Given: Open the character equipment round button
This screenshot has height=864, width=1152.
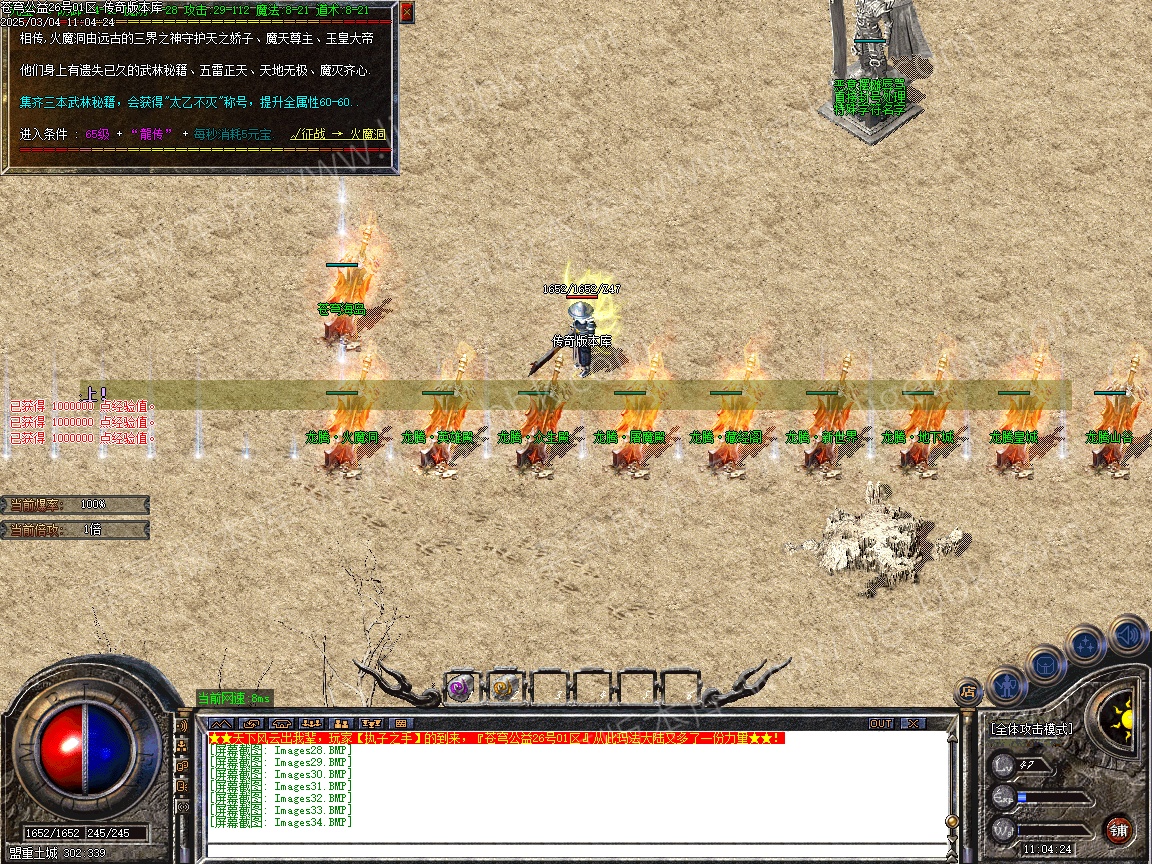Looking at the screenshot, I should click(x=1007, y=686).
